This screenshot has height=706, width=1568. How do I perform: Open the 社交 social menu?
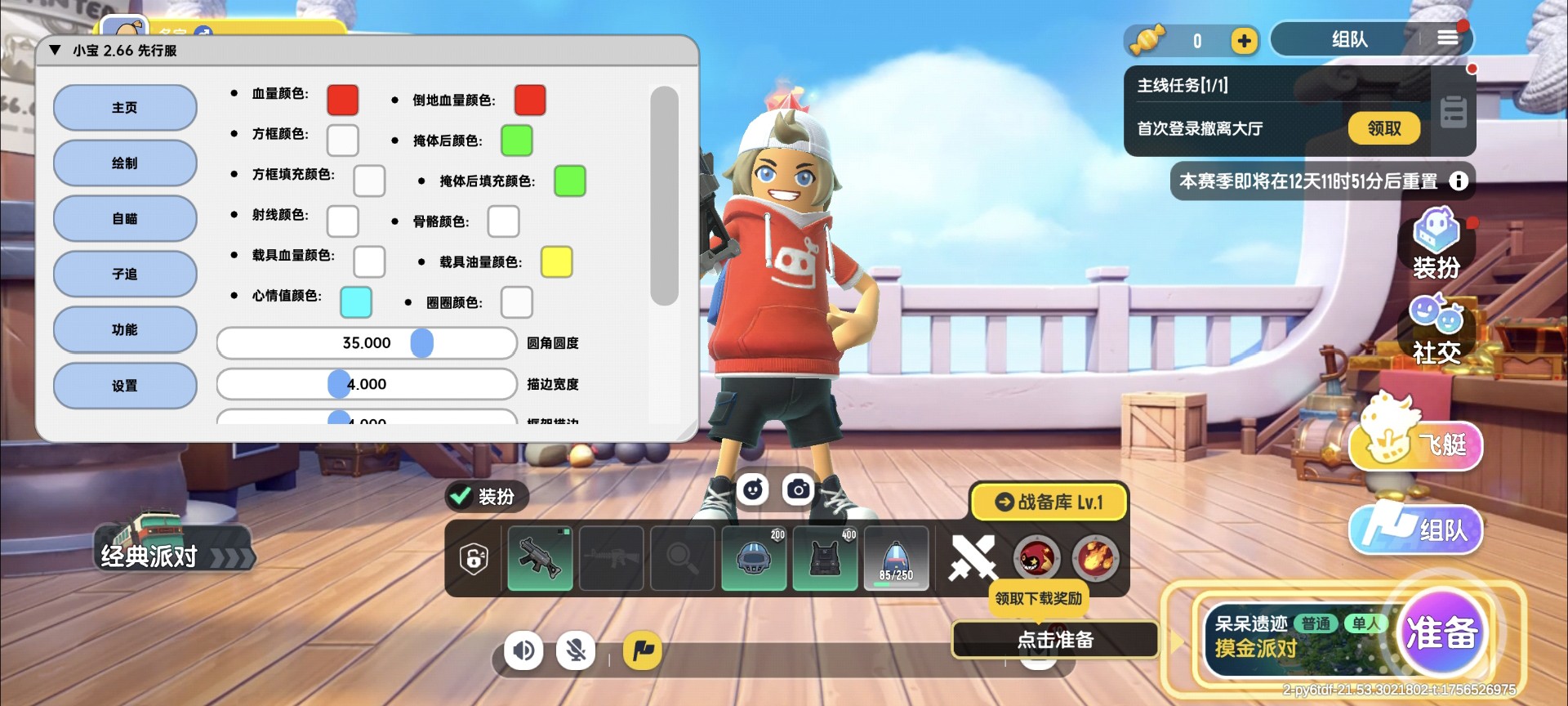(x=1436, y=328)
